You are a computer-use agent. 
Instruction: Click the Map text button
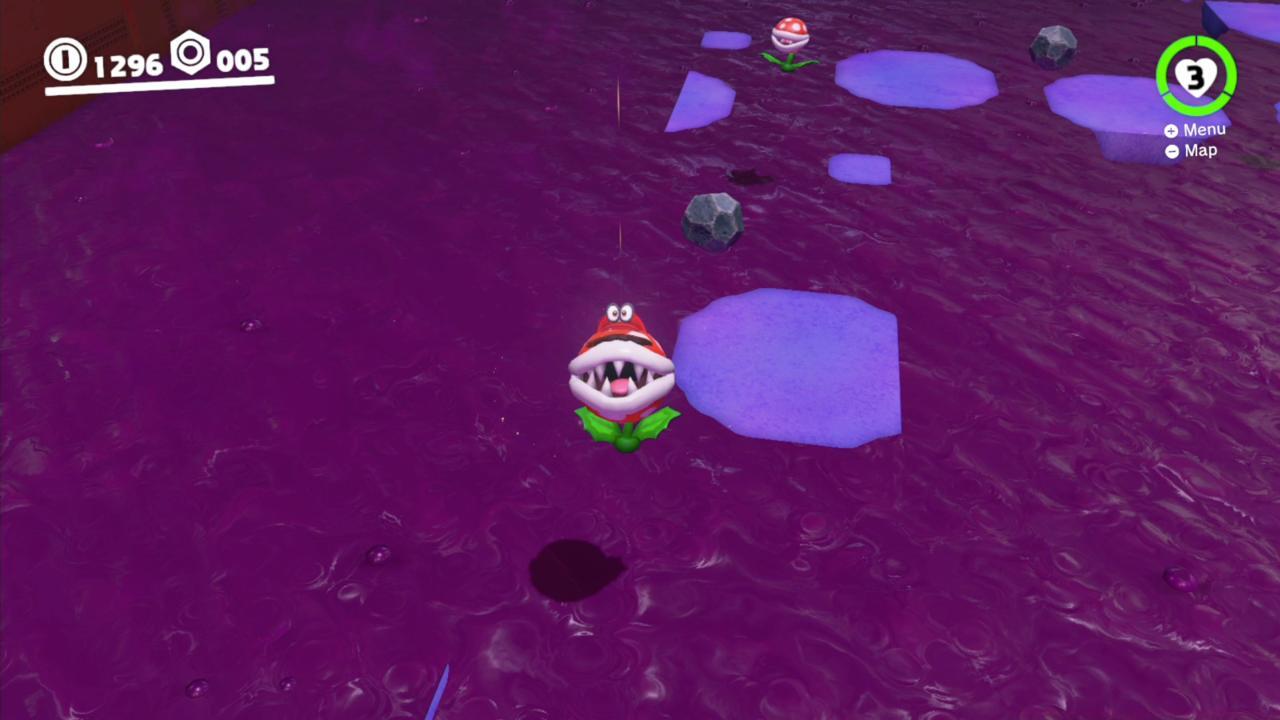tap(1200, 150)
